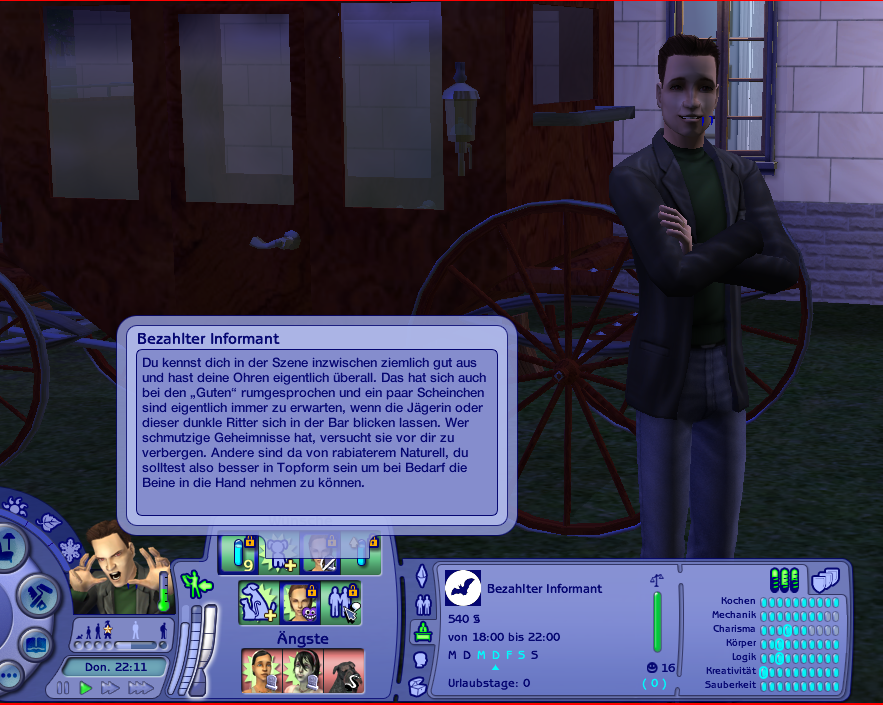Viewport: 883px width, 705px height.
Task: Open the personality tab with head icon
Action: pos(421,660)
